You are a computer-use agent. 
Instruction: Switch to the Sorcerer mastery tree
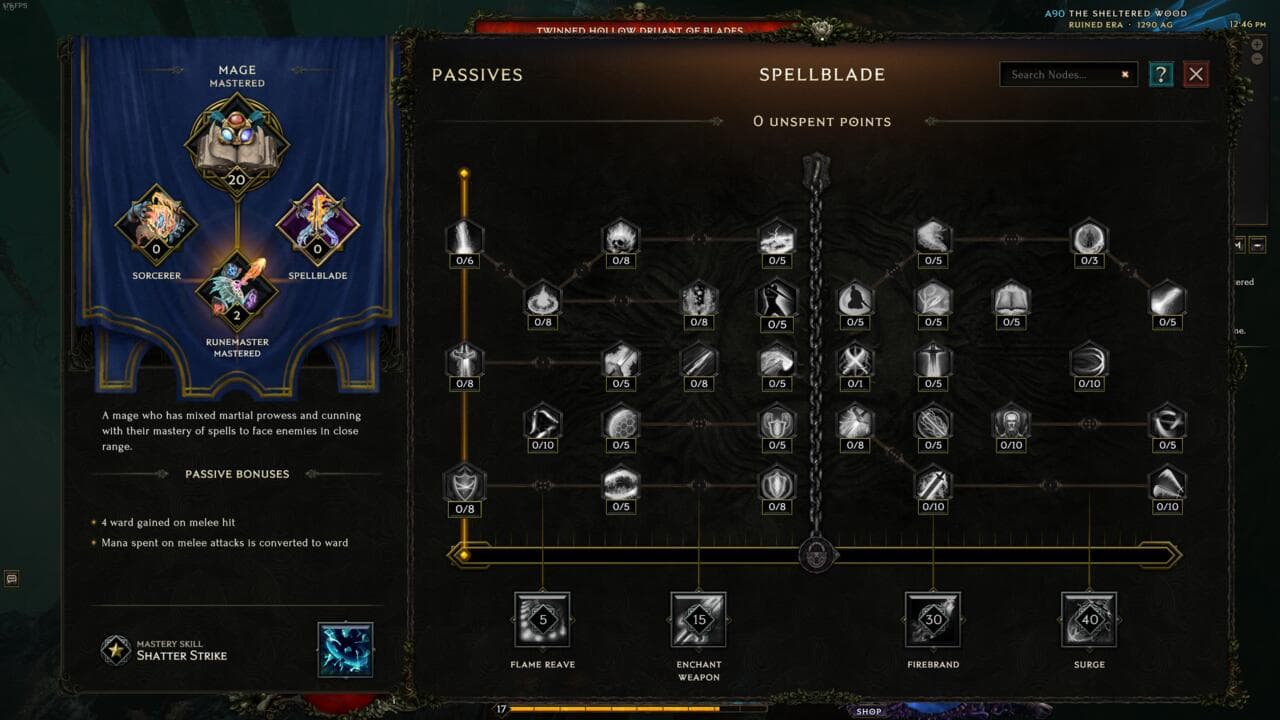pos(156,224)
